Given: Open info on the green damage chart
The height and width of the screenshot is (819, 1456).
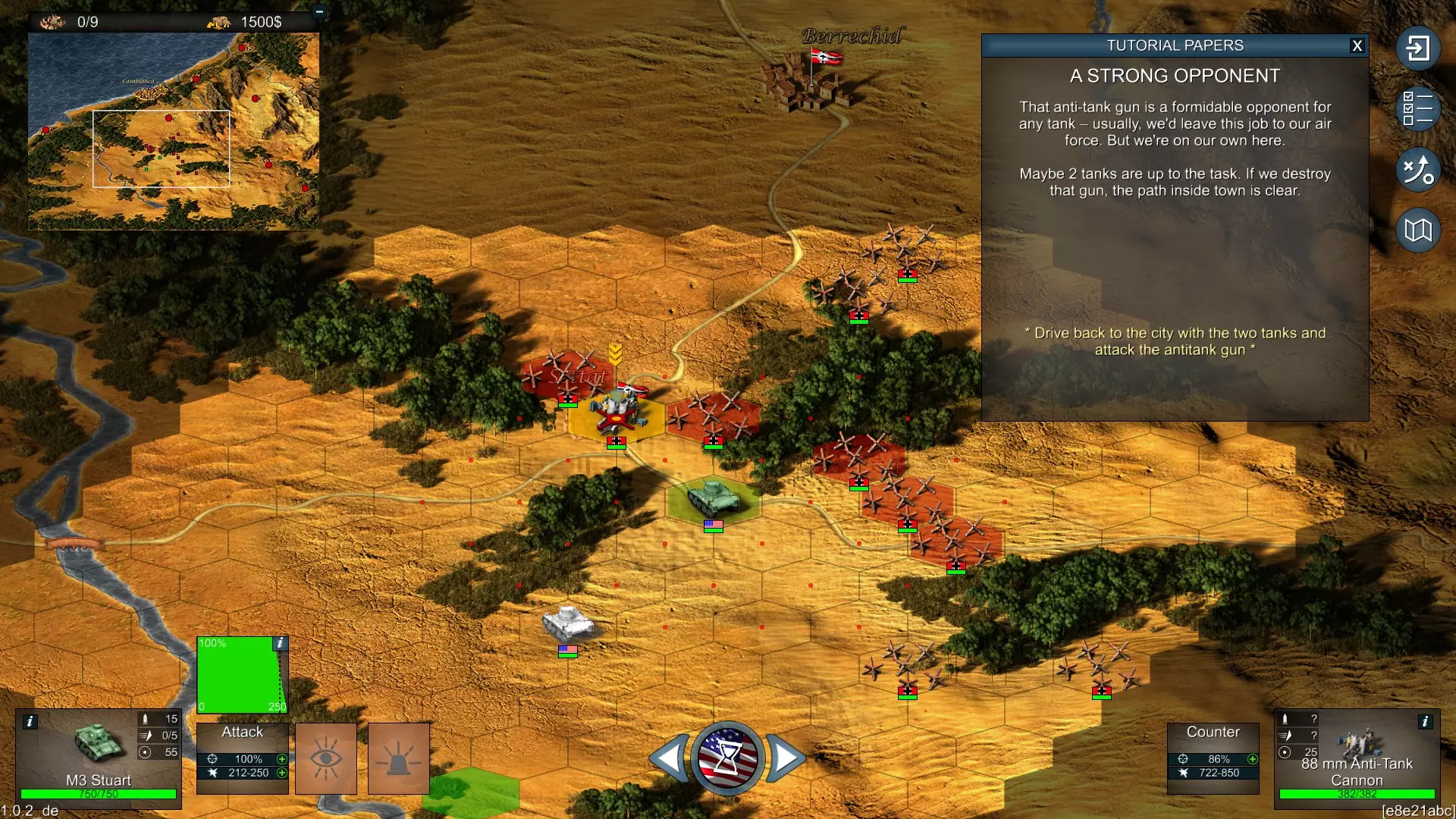Looking at the screenshot, I should (x=280, y=643).
